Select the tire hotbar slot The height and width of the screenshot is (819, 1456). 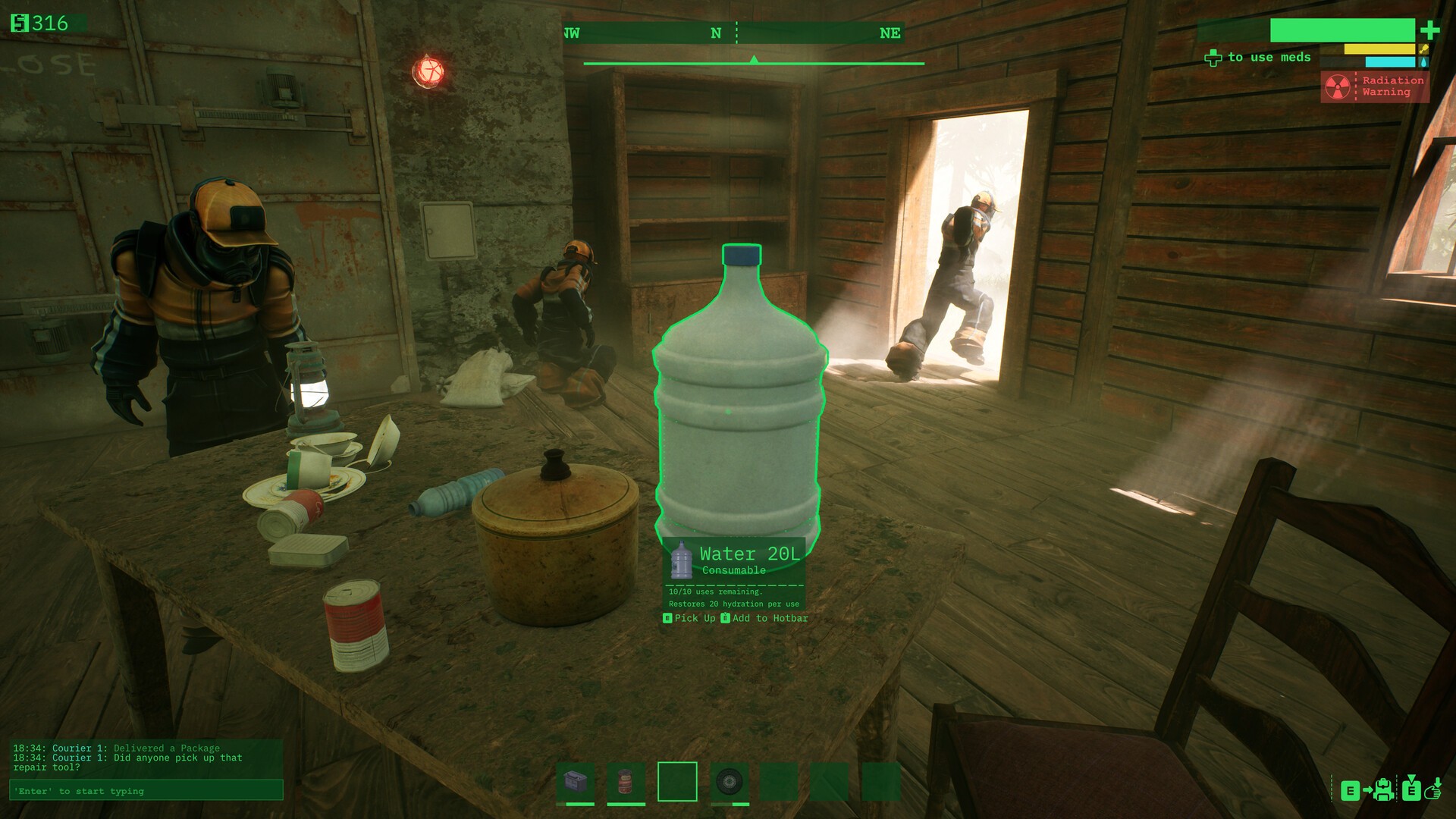coord(730,781)
